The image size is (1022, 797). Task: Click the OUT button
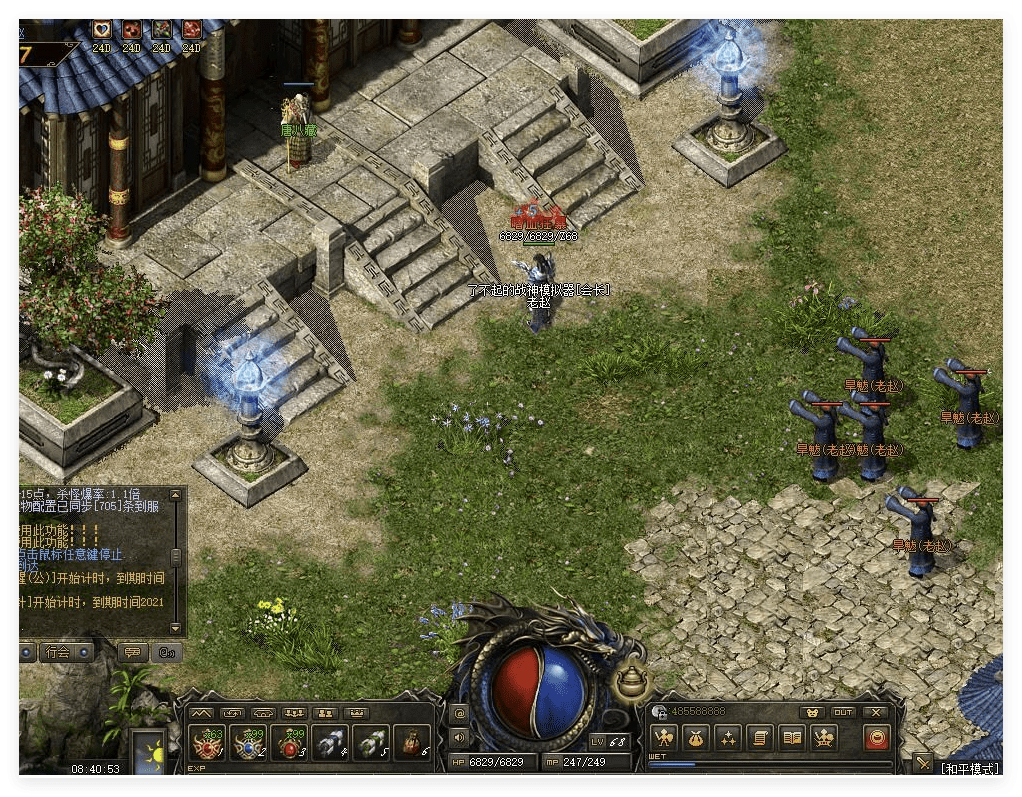tap(843, 712)
